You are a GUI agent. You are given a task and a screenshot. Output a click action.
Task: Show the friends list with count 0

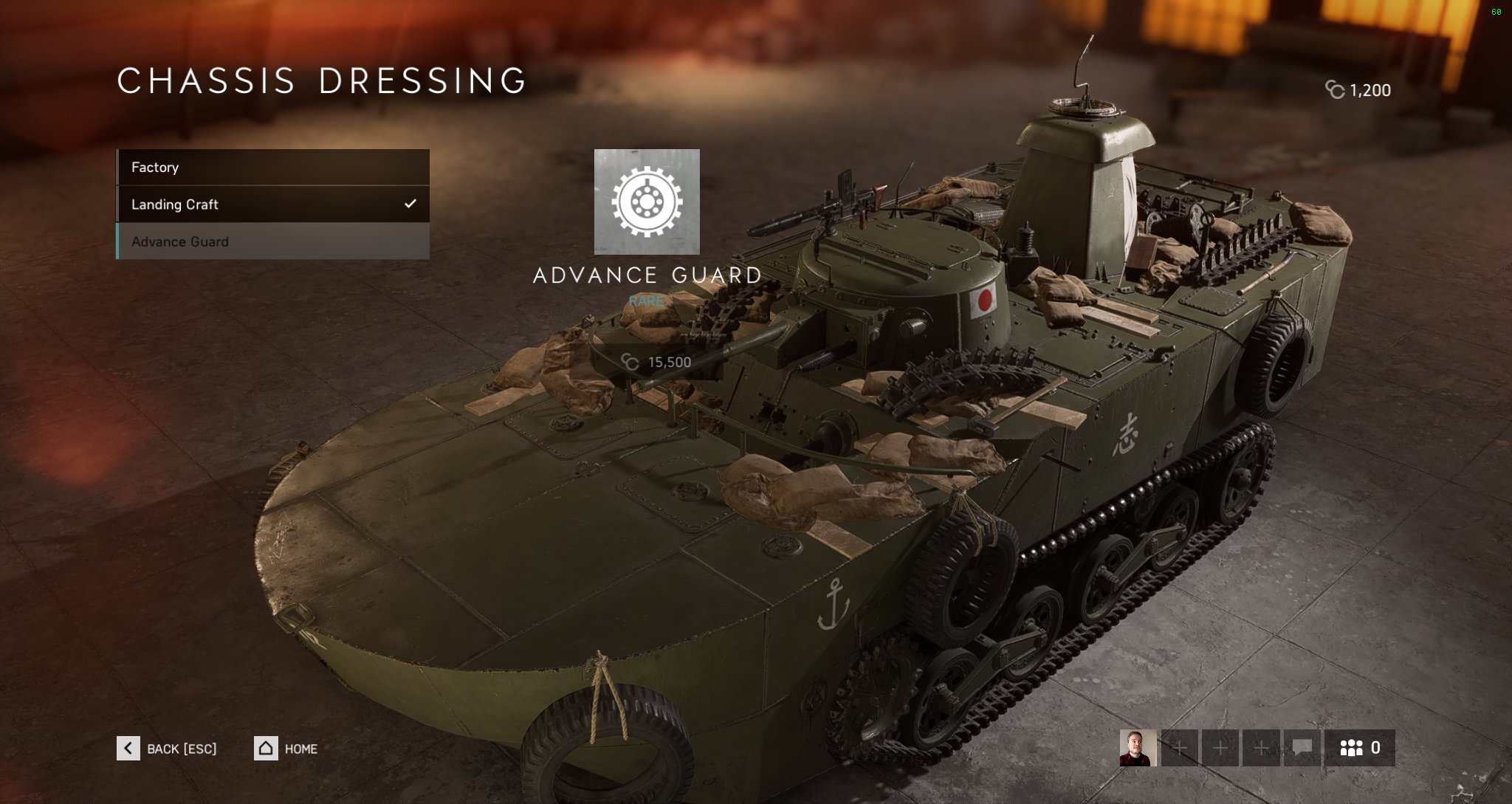(x=1359, y=748)
